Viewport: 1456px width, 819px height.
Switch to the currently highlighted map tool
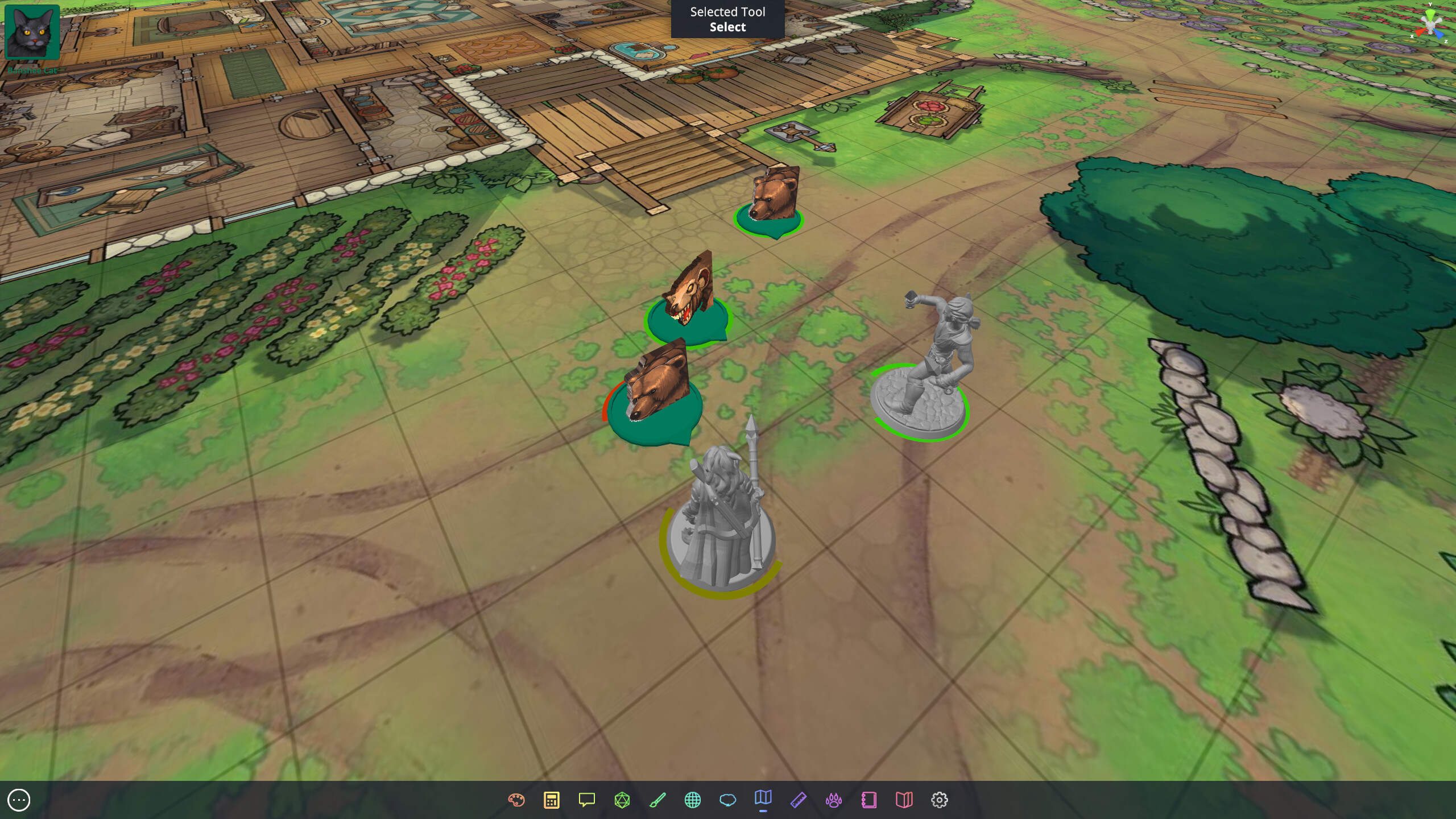pos(763,799)
